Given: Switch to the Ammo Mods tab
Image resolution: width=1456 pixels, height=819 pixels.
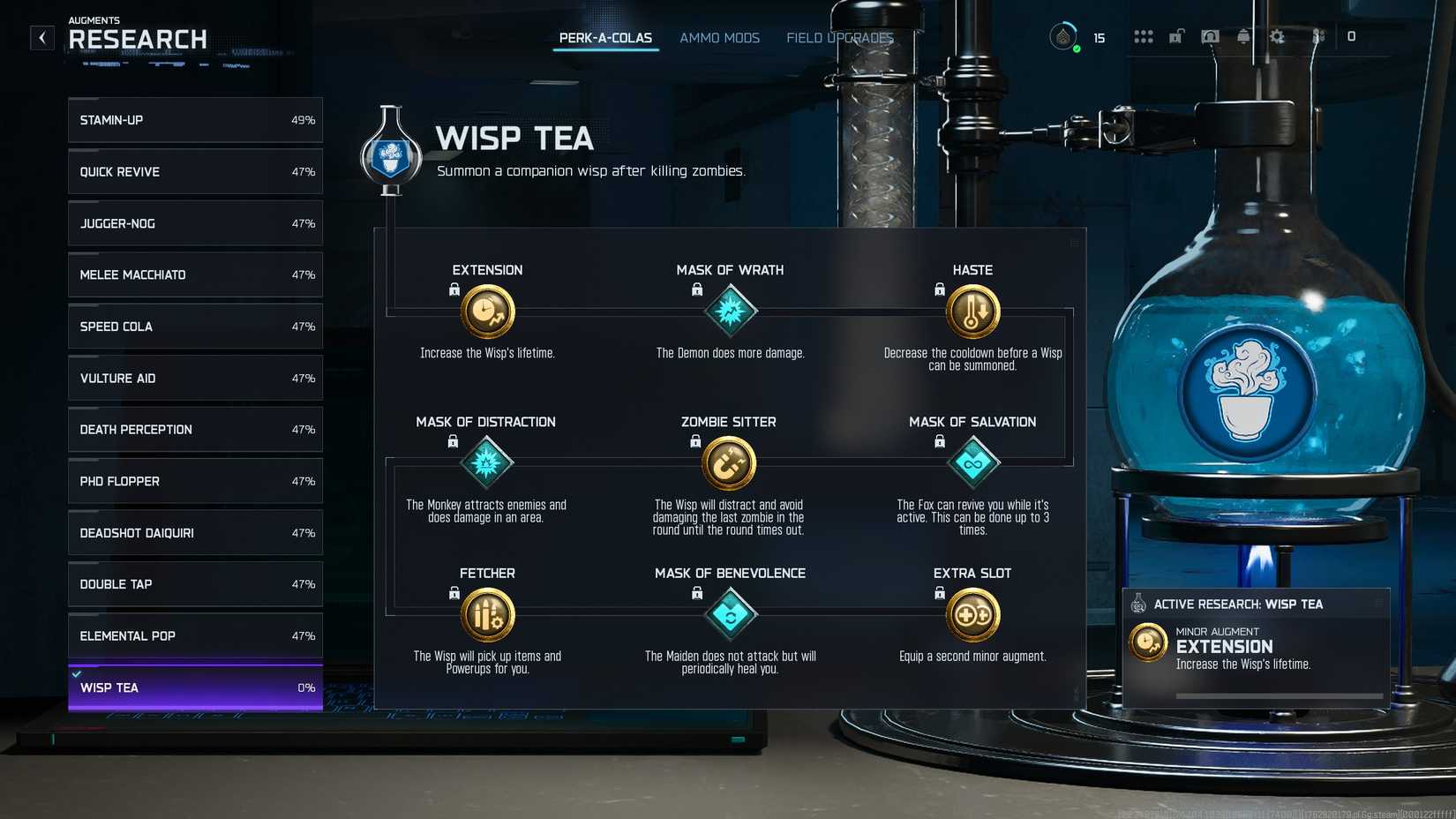Looking at the screenshot, I should coord(719,38).
